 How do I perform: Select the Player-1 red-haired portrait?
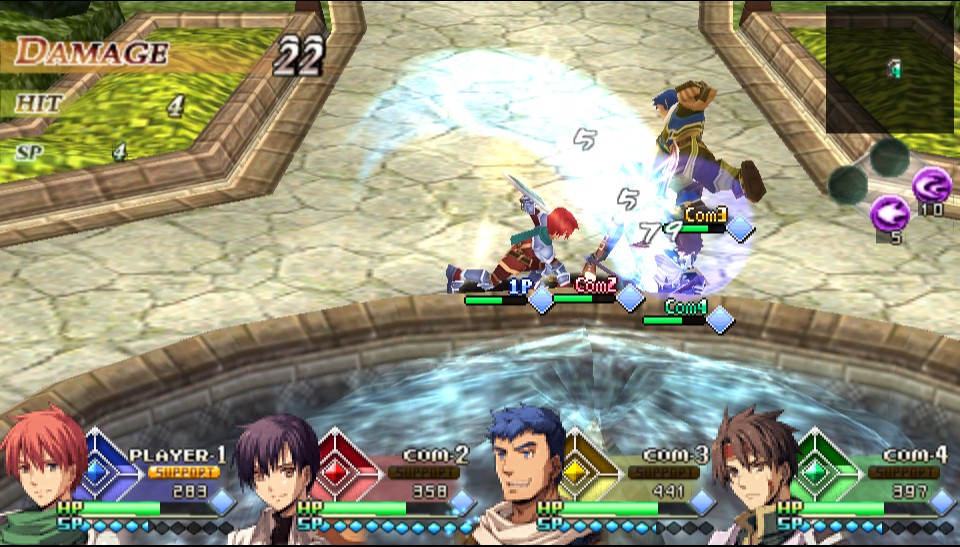point(45,472)
